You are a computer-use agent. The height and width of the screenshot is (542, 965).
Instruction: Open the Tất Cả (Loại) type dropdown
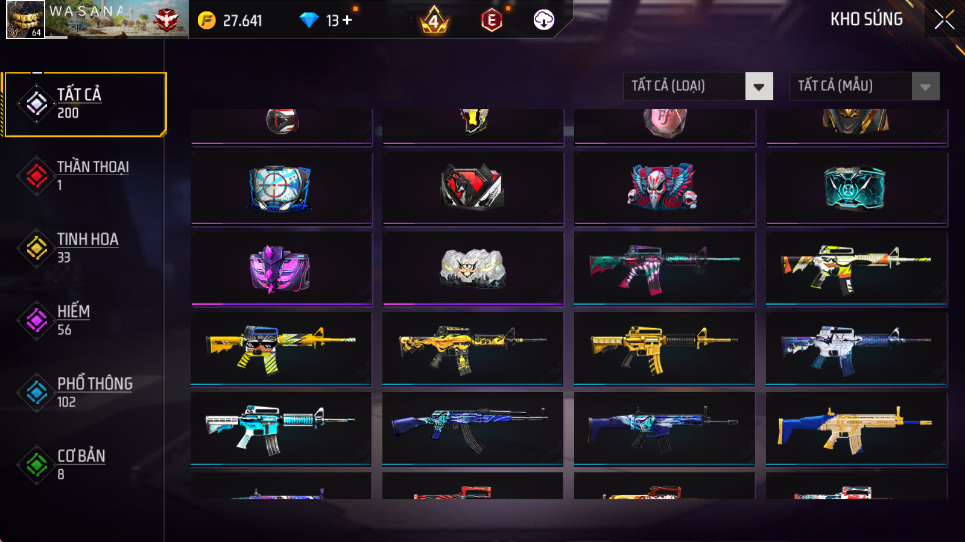pyautogui.click(x=698, y=86)
